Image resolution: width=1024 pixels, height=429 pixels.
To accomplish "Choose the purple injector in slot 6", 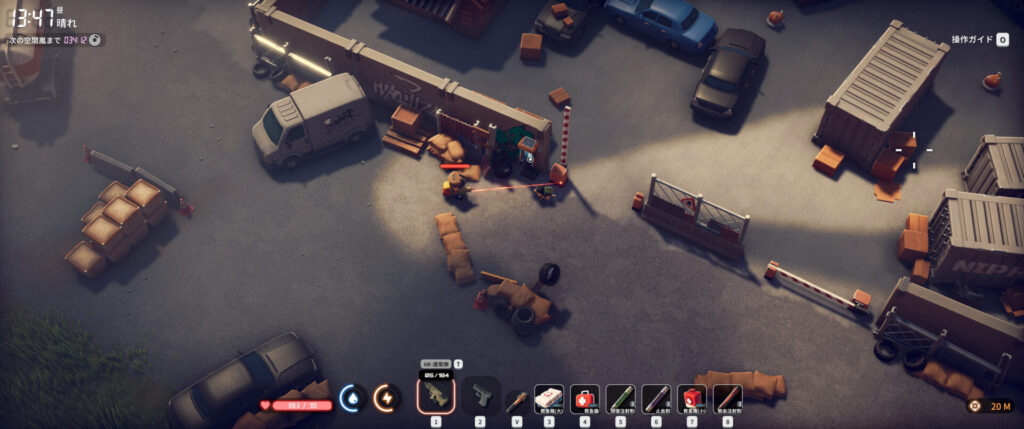I will click(x=656, y=399).
